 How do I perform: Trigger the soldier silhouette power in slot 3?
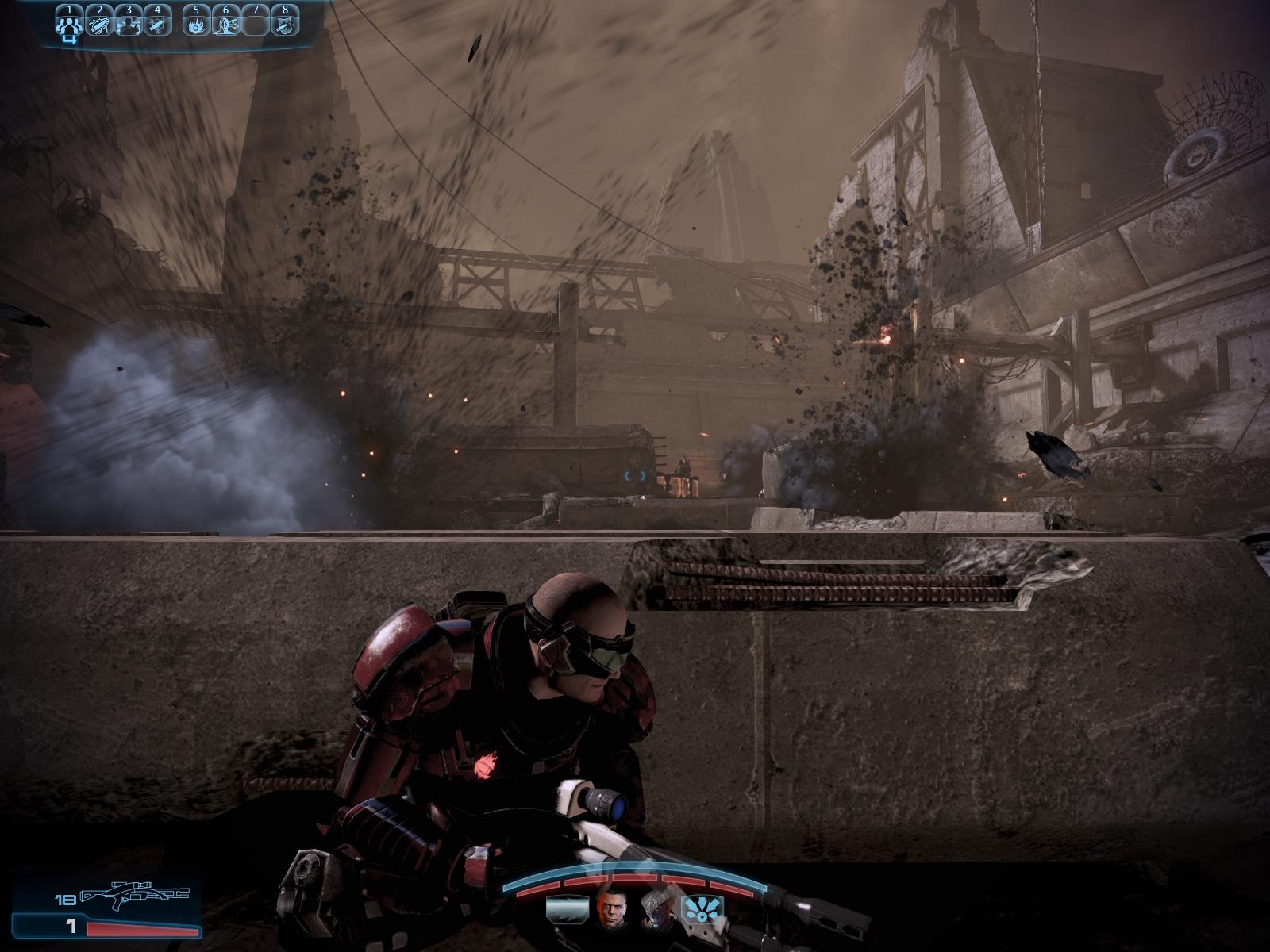129,25
